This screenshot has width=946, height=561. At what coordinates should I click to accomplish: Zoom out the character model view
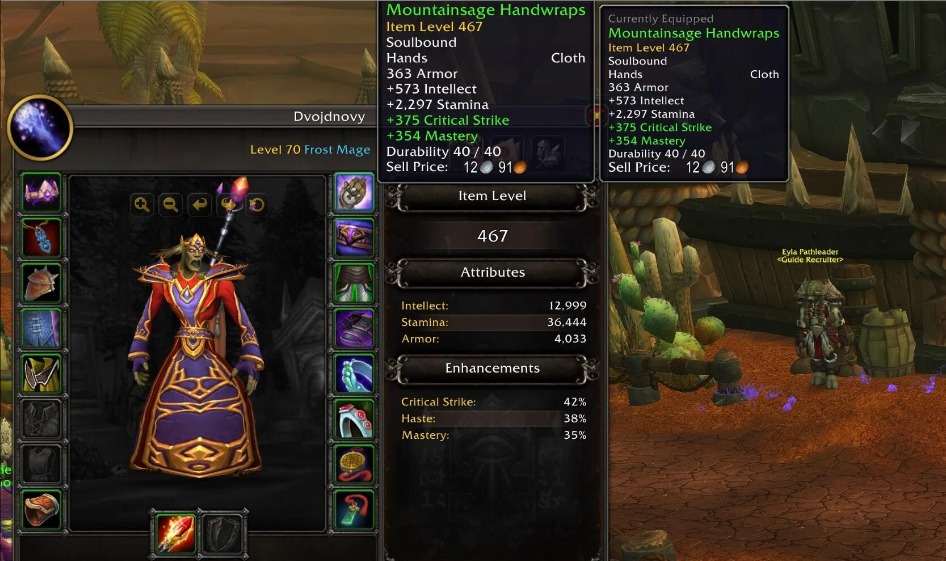click(171, 204)
